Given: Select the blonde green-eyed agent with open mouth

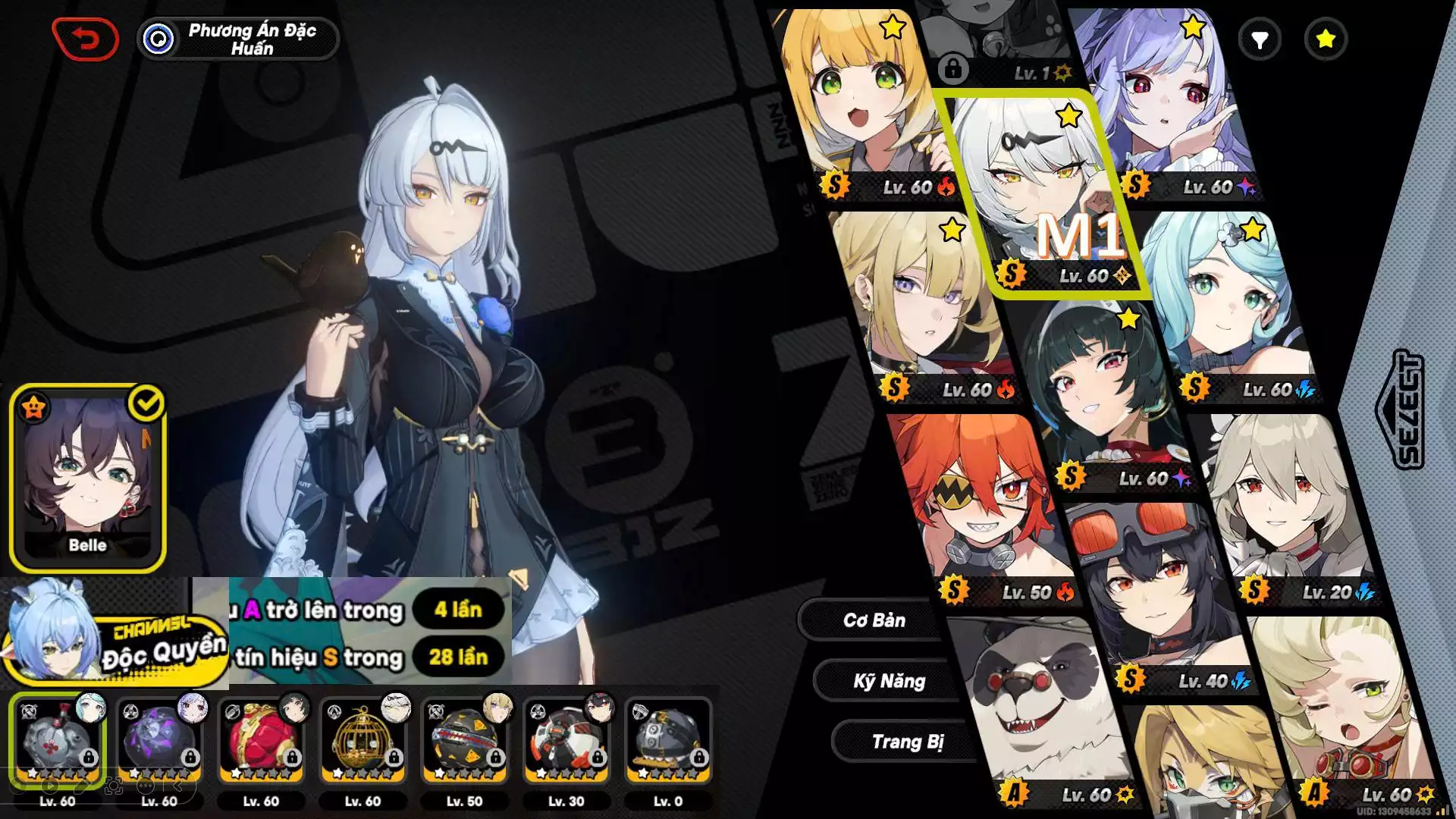Looking at the screenshot, I should click(864, 106).
